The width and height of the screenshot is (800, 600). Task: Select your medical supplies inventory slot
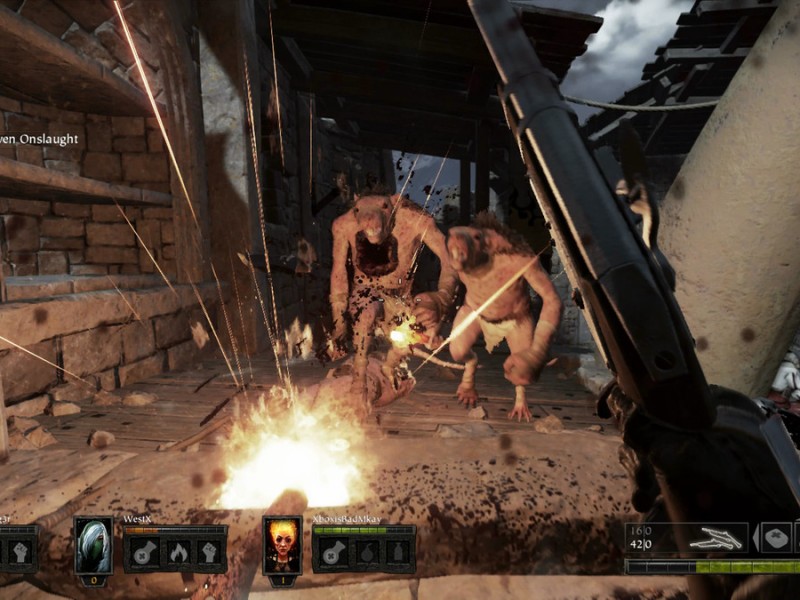(x=776, y=538)
